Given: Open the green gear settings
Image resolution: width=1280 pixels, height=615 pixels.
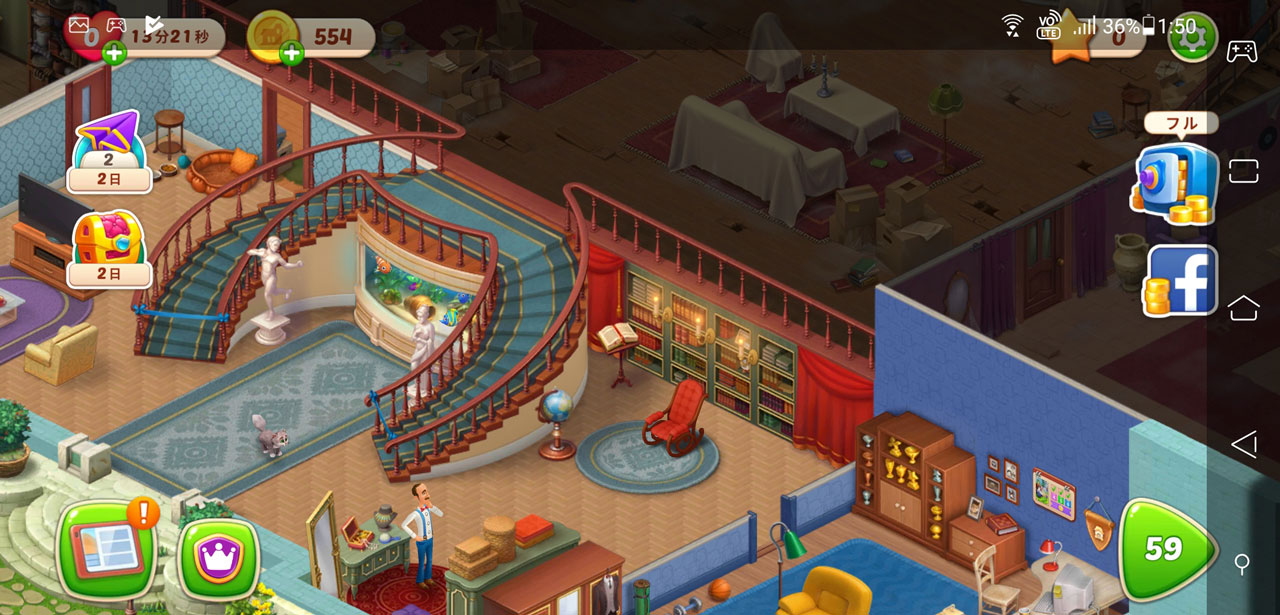Looking at the screenshot, I should coord(1191,37).
